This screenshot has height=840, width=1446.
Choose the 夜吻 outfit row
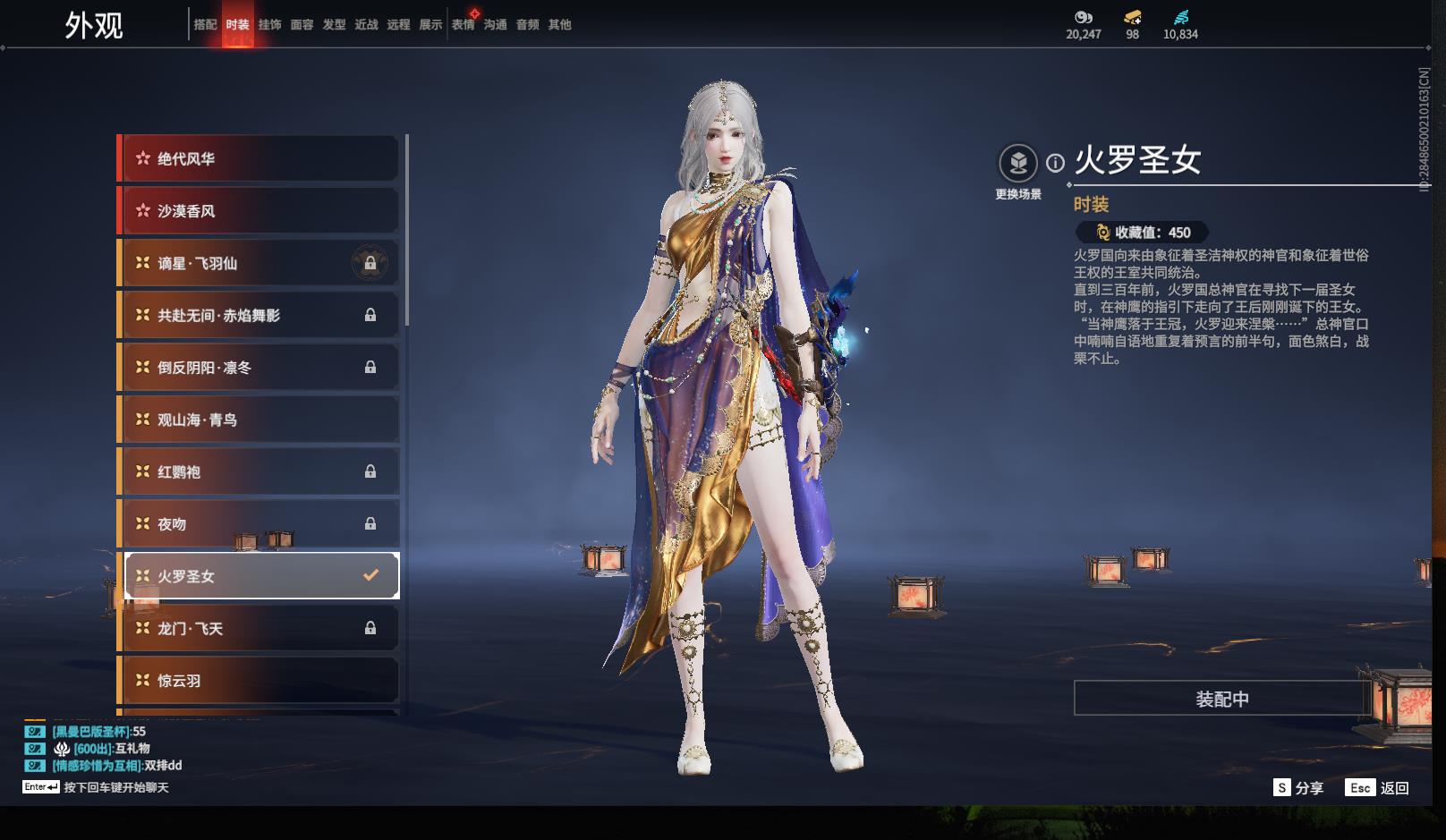coord(259,524)
